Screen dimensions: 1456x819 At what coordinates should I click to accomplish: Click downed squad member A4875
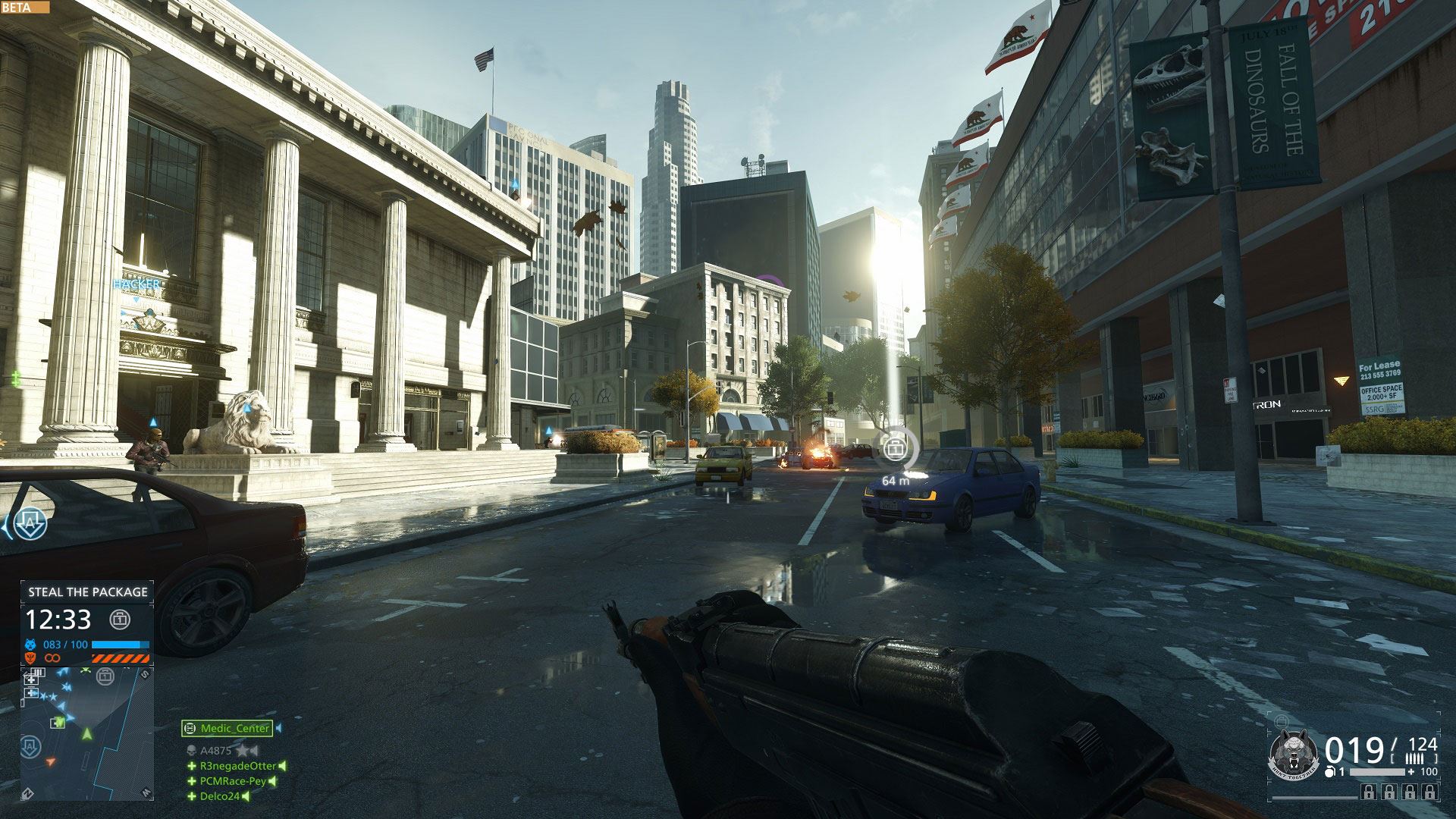click(x=215, y=751)
